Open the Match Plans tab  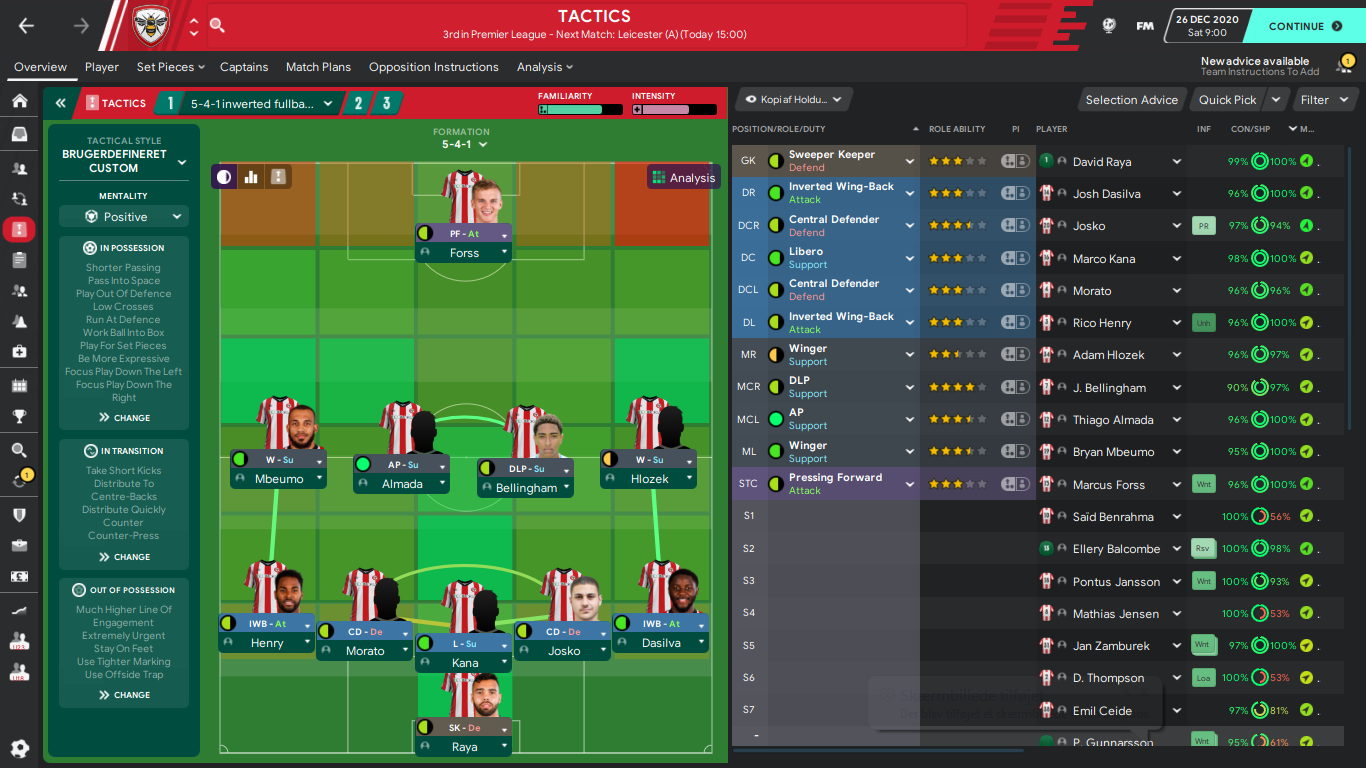[x=318, y=67]
